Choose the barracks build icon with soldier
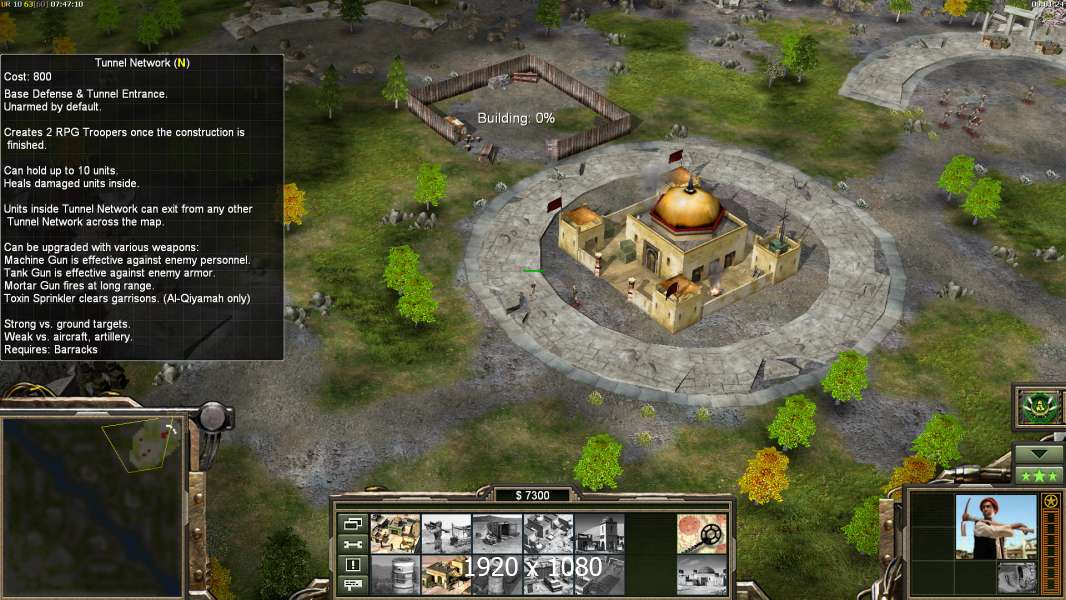 pos(446,533)
